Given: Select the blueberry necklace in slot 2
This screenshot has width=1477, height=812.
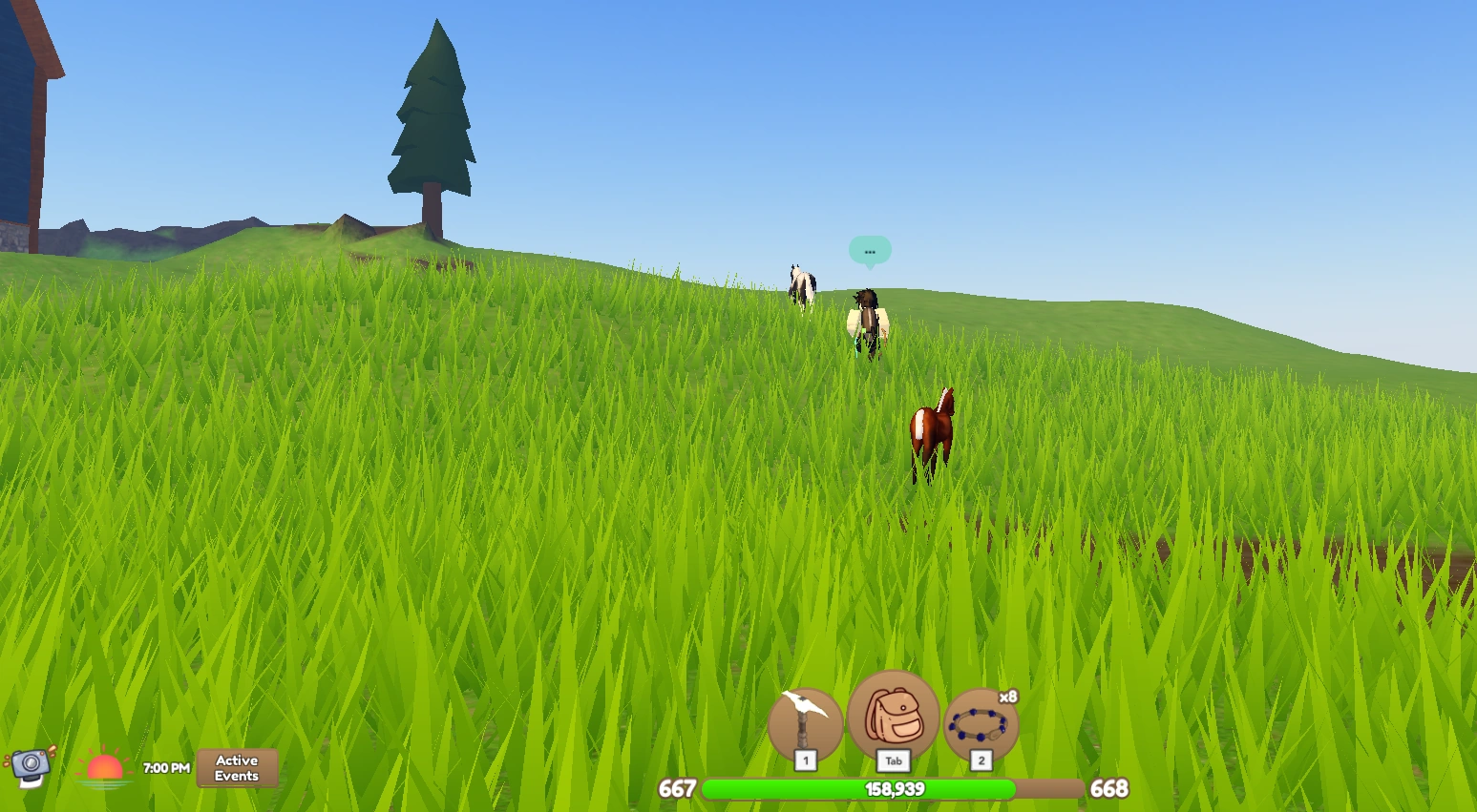Looking at the screenshot, I should tap(980, 725).
